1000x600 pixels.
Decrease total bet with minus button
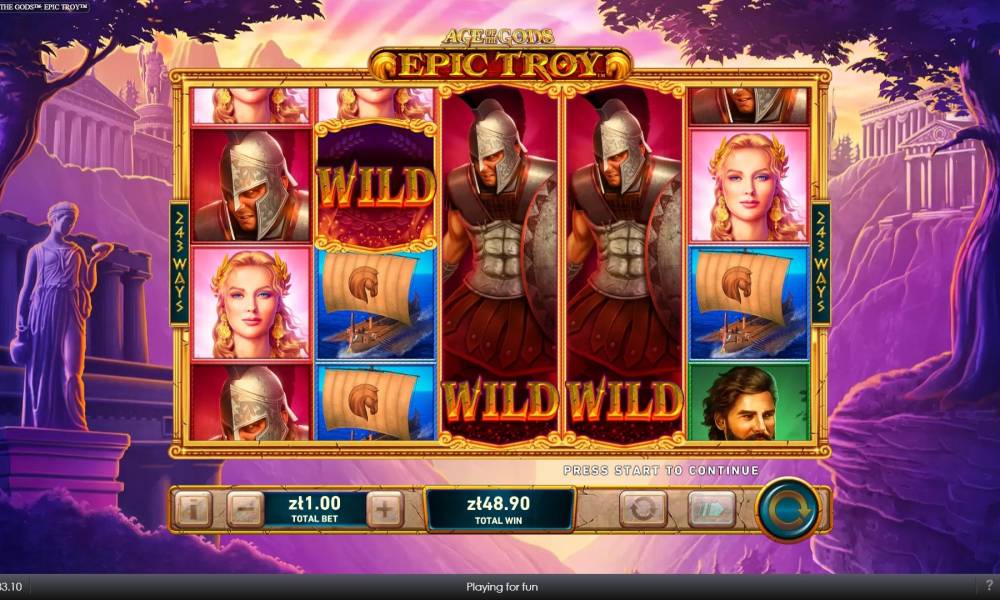pos(244,510)
